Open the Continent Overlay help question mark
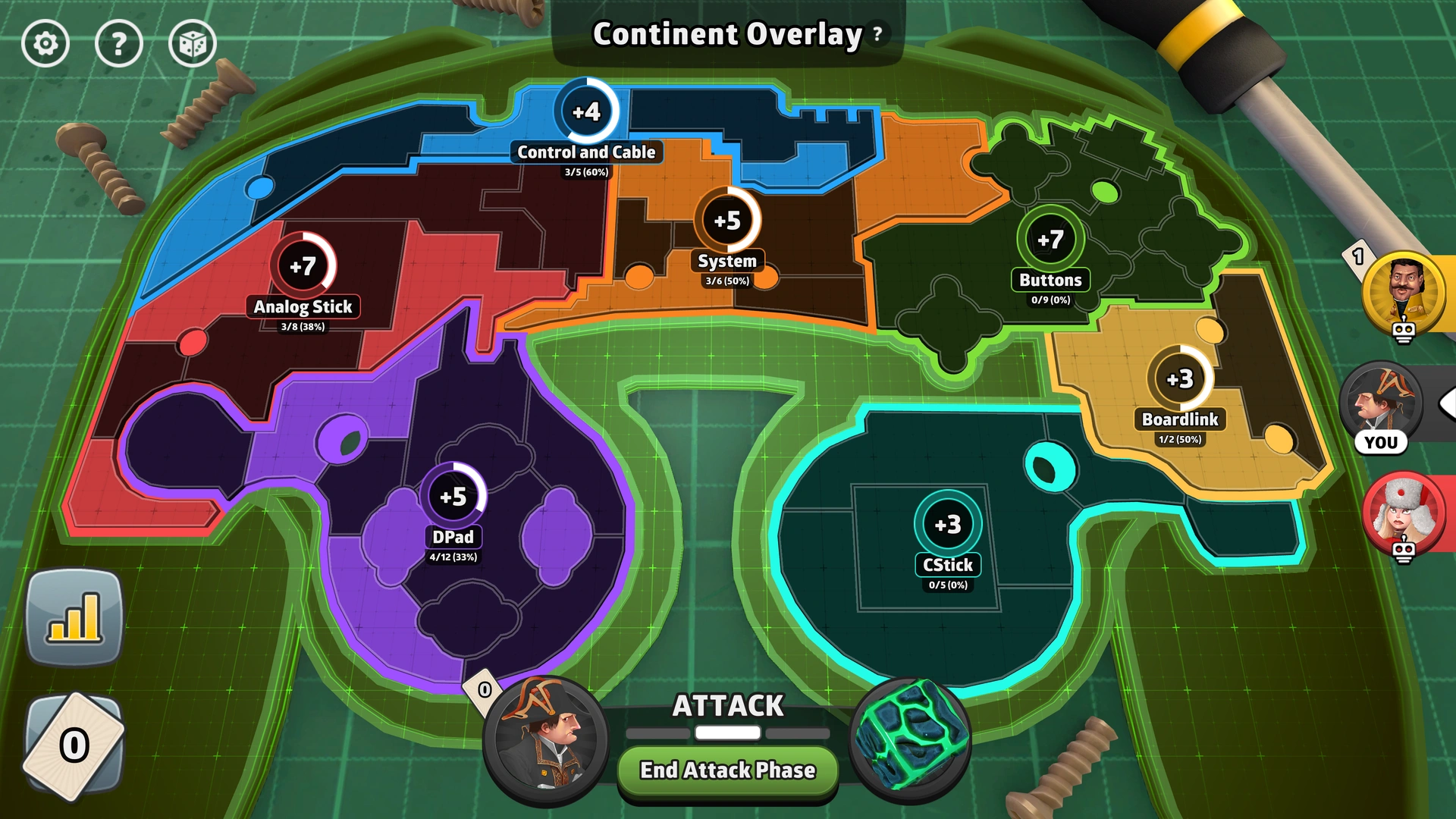 tap(876, 33)
